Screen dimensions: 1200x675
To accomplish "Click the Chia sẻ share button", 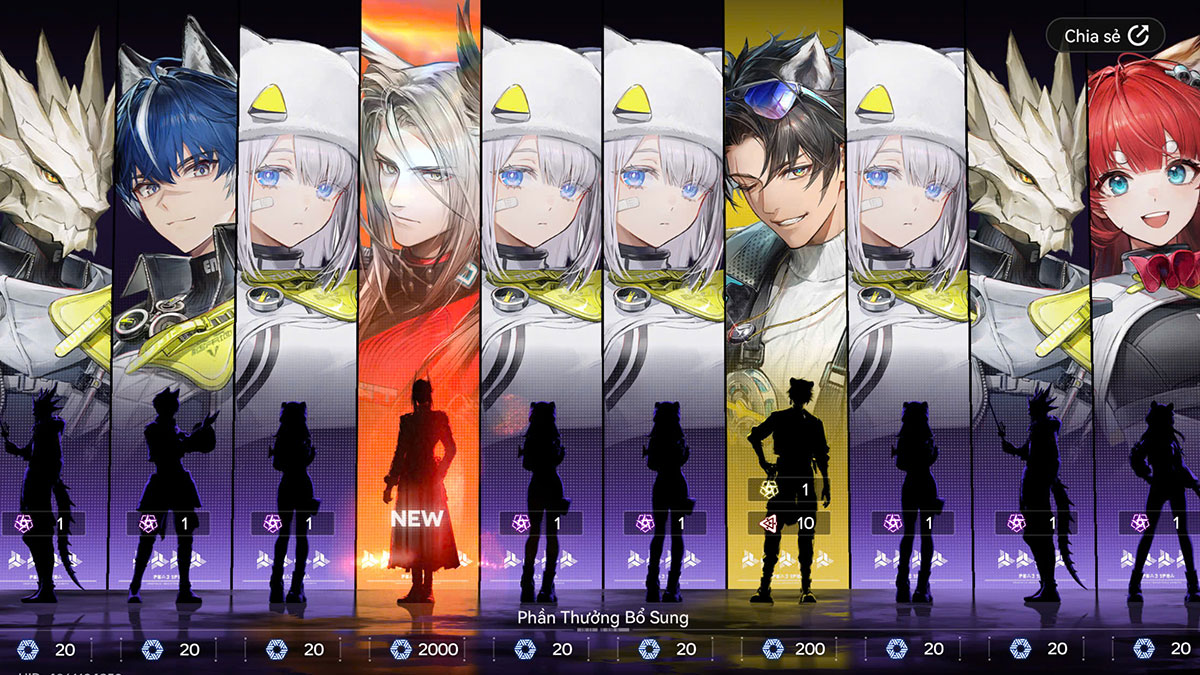I will [1105, 36].
